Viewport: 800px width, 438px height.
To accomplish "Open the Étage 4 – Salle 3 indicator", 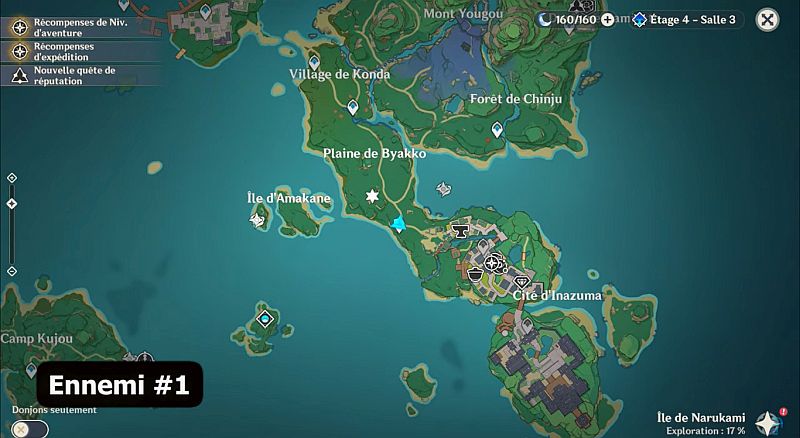I will [x=684, y=19].
